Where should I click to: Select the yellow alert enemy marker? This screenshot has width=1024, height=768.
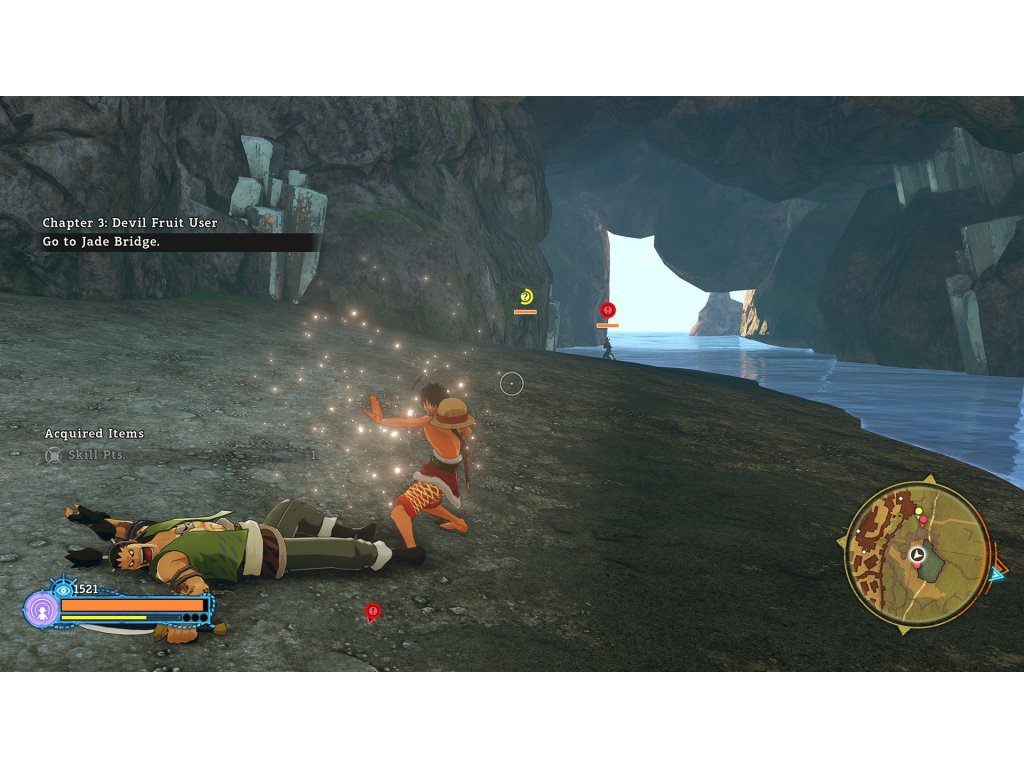point(526,296)
